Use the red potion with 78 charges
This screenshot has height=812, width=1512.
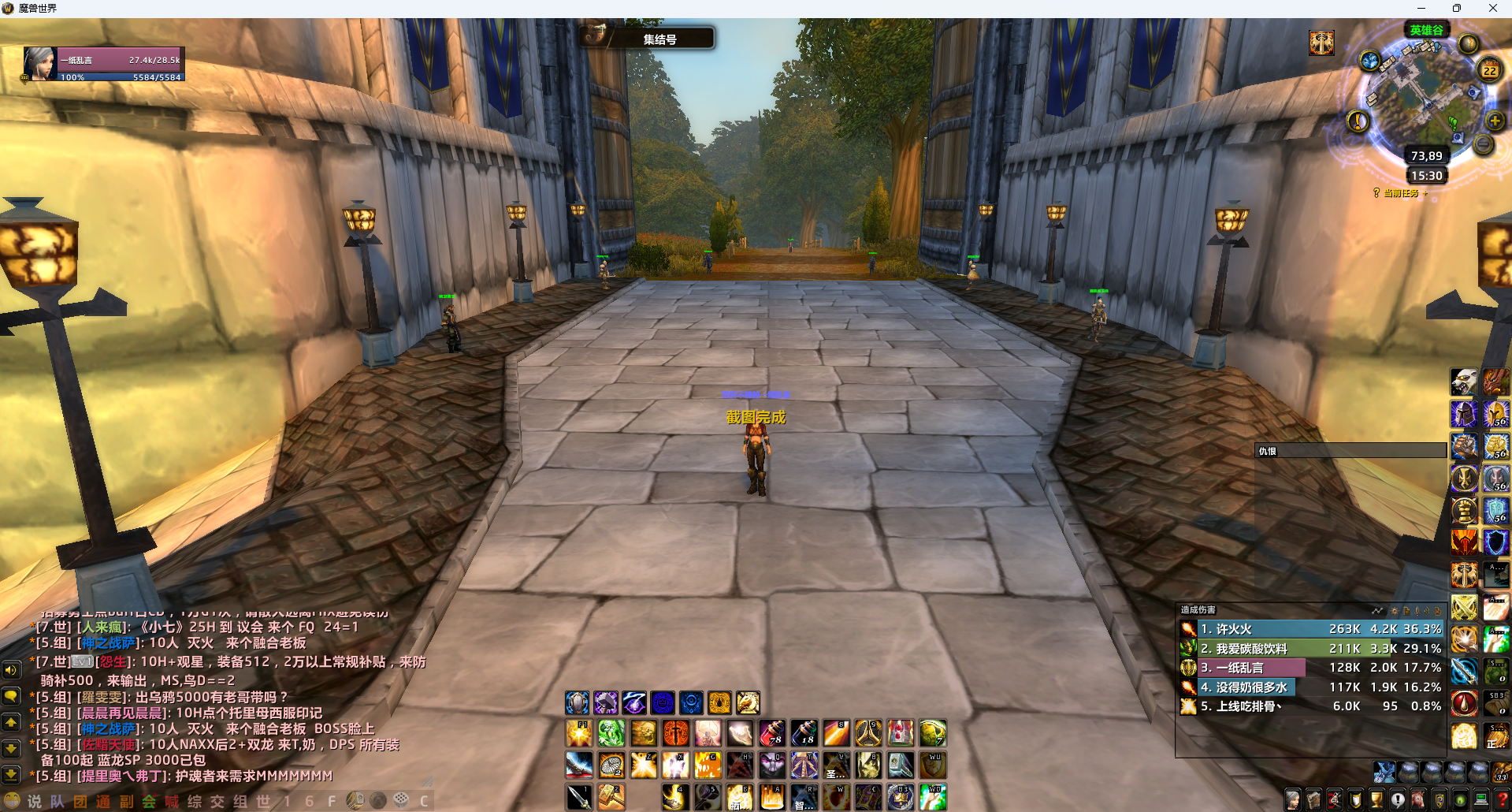771,733
